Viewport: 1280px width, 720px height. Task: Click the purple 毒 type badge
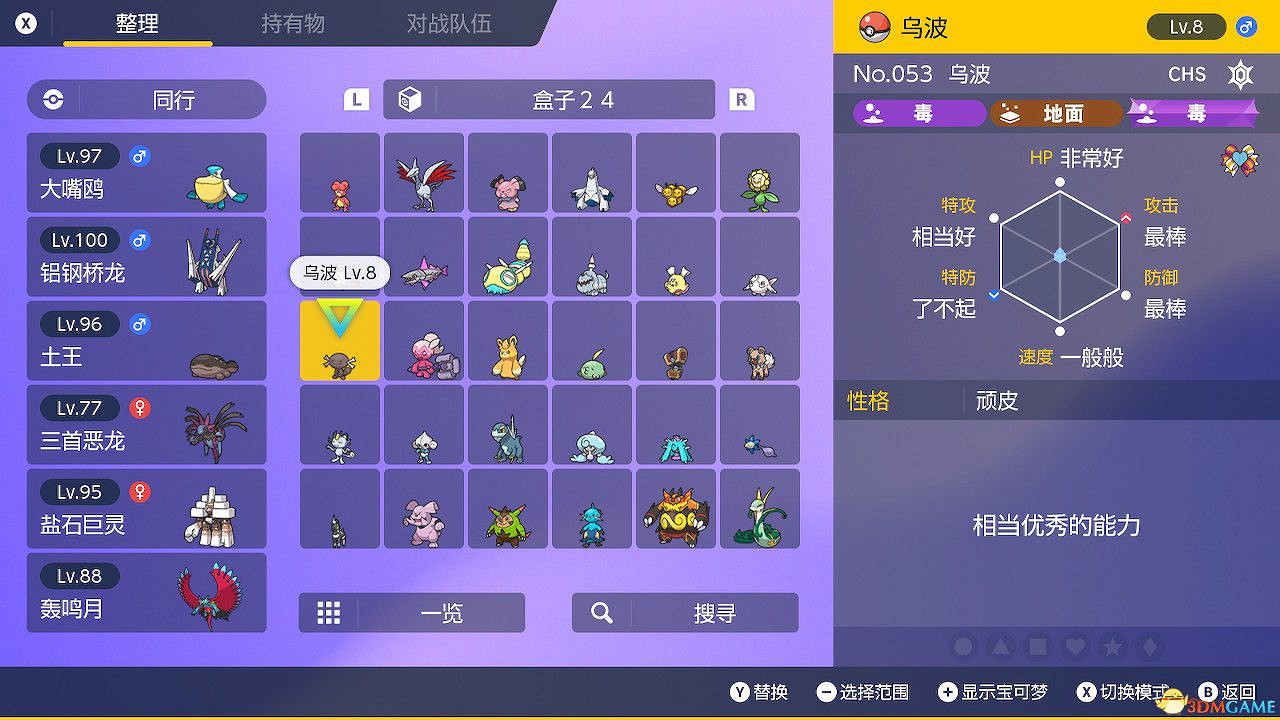[919, 113]
